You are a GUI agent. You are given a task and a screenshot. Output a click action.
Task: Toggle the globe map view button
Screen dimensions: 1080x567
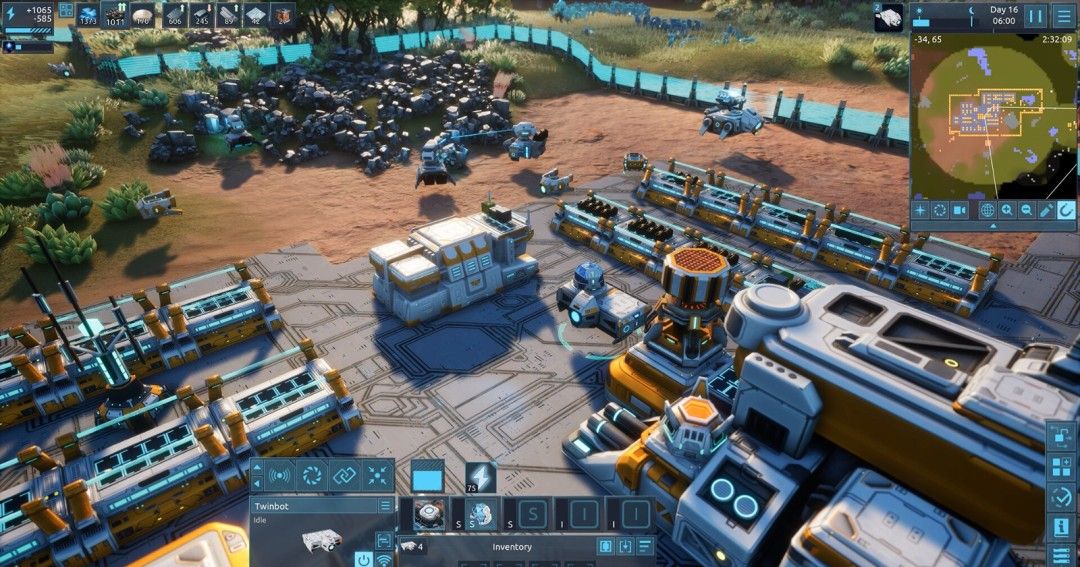point(987,210)
